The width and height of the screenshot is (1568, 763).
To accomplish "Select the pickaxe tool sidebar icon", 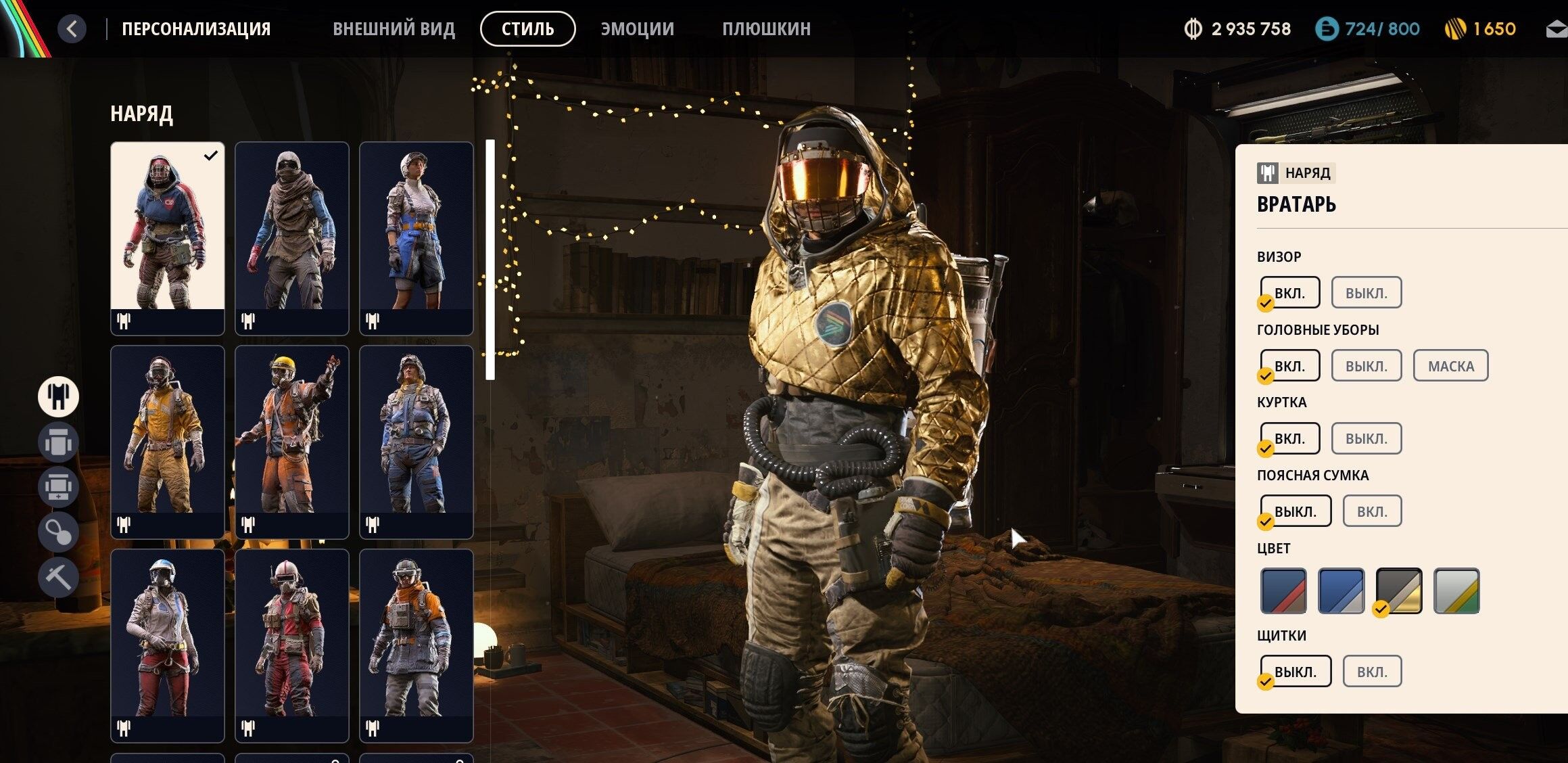I will [57, 576].
